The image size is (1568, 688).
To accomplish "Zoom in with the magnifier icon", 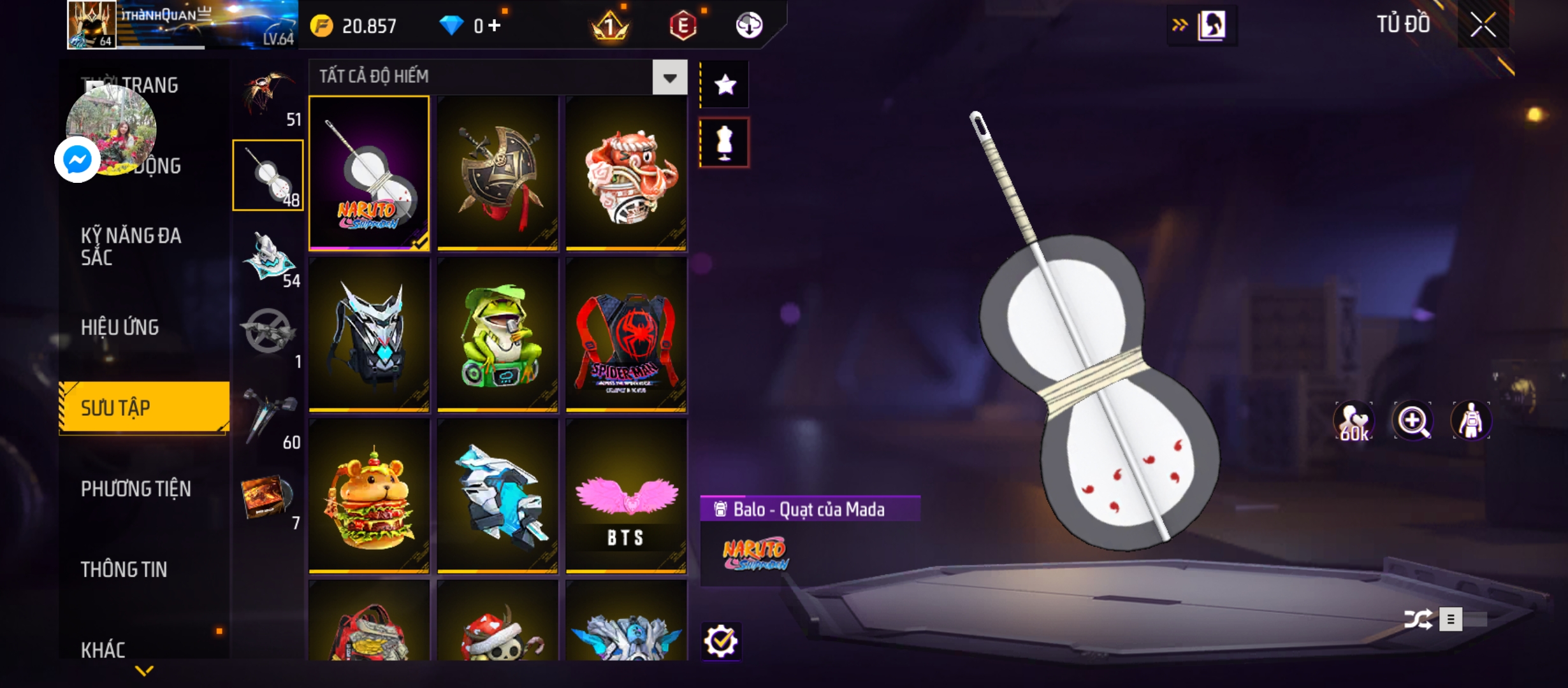I will (x=1412, y=421).
